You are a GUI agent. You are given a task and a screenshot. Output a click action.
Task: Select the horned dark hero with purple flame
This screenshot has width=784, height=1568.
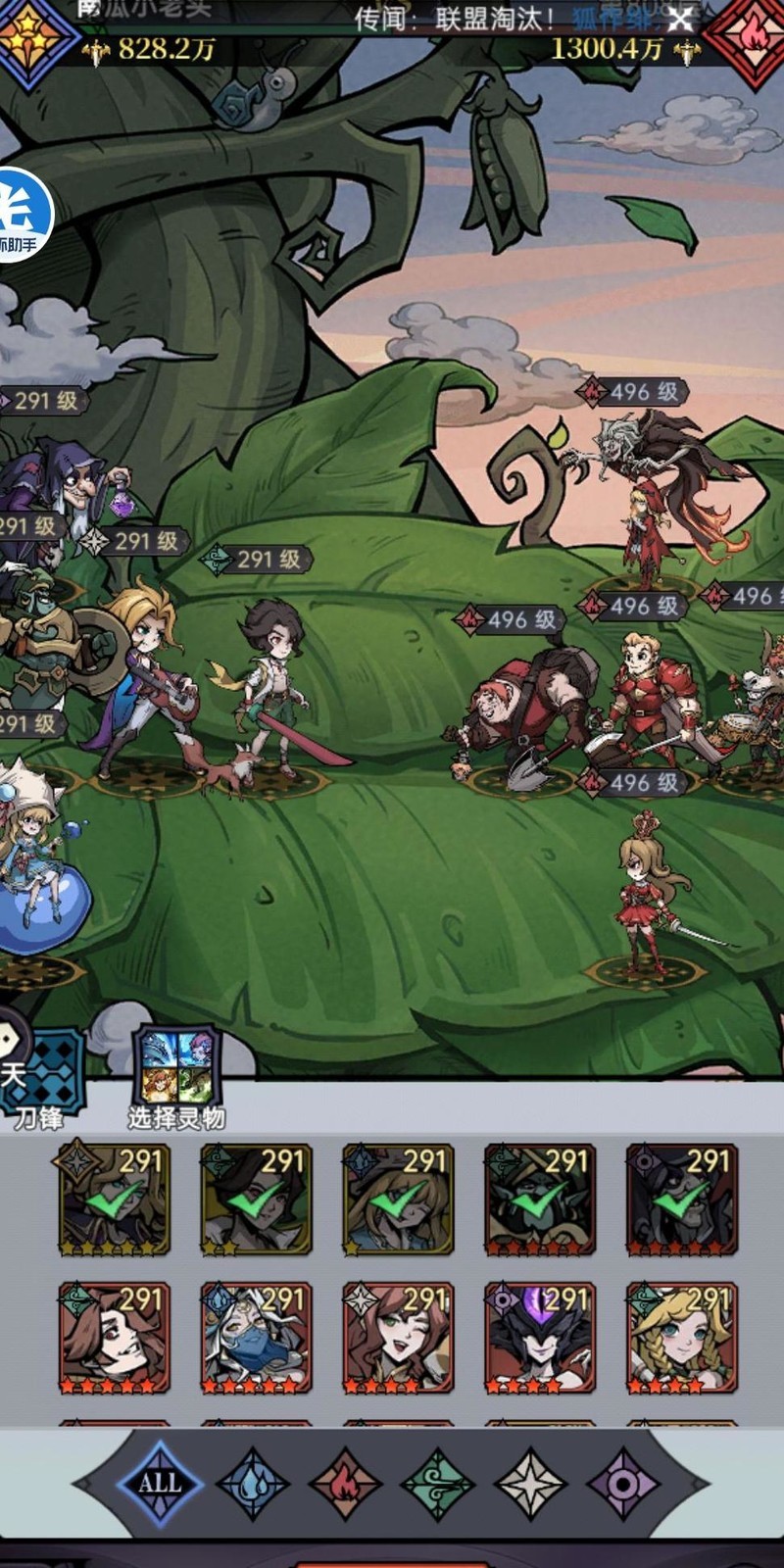(540, 1338)
